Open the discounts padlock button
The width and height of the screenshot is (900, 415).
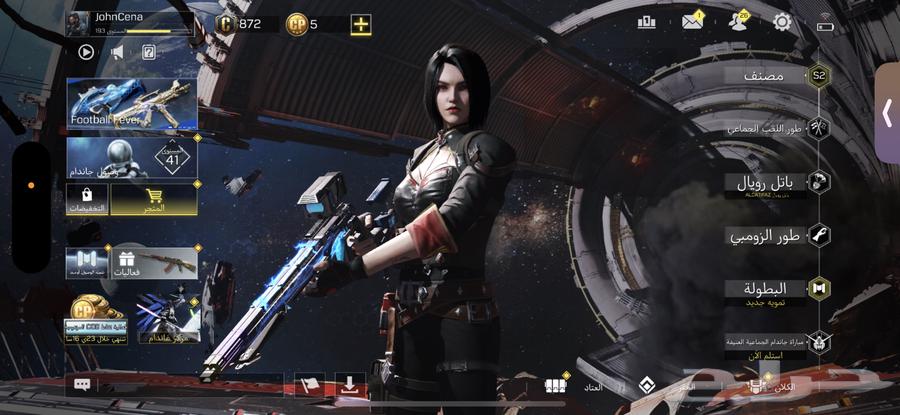87,198
